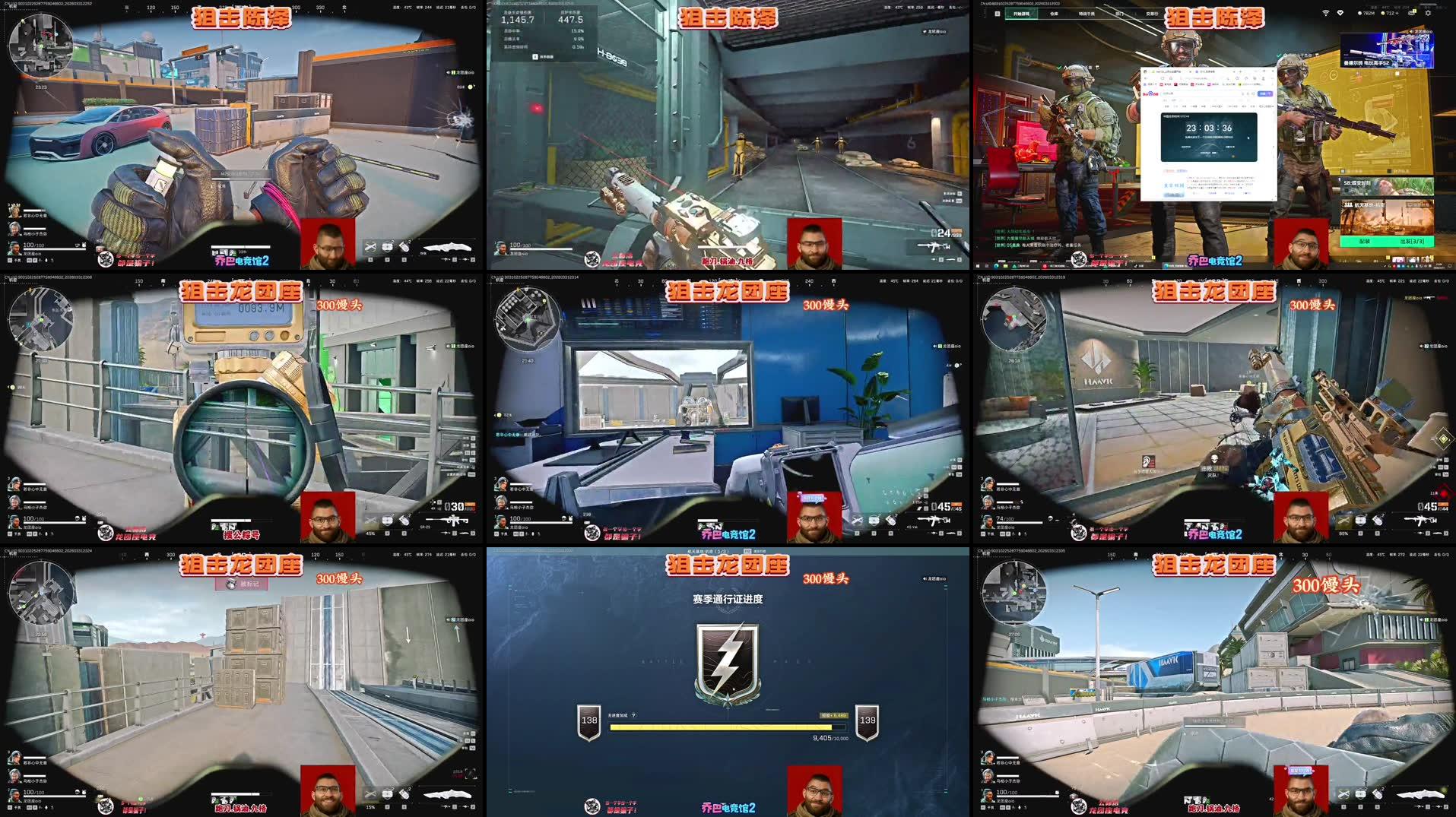The image size is (1456, 817).
Task: Expand the ? tooltip next to 无进度加成
Action: pos(633,715)
